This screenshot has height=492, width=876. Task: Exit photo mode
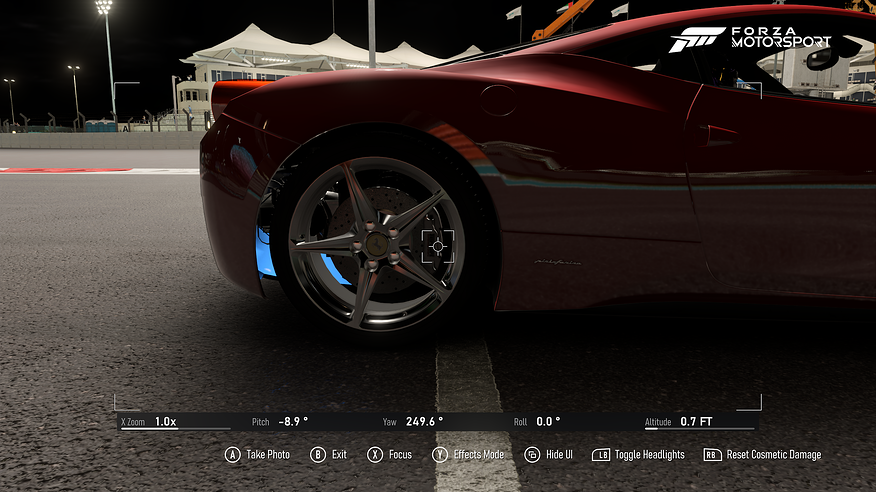329,455
